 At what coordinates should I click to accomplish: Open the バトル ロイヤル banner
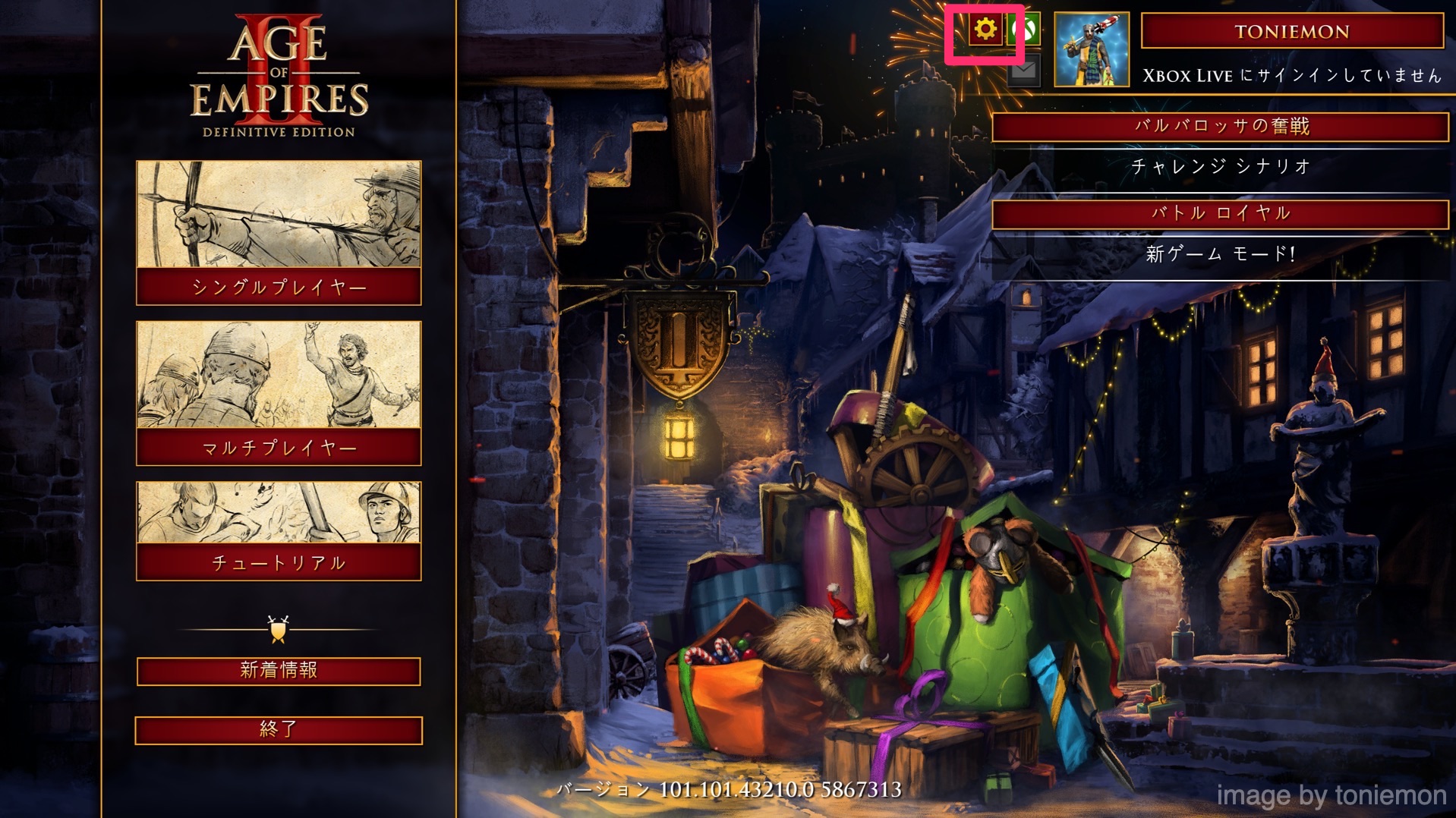[1221, 213]
